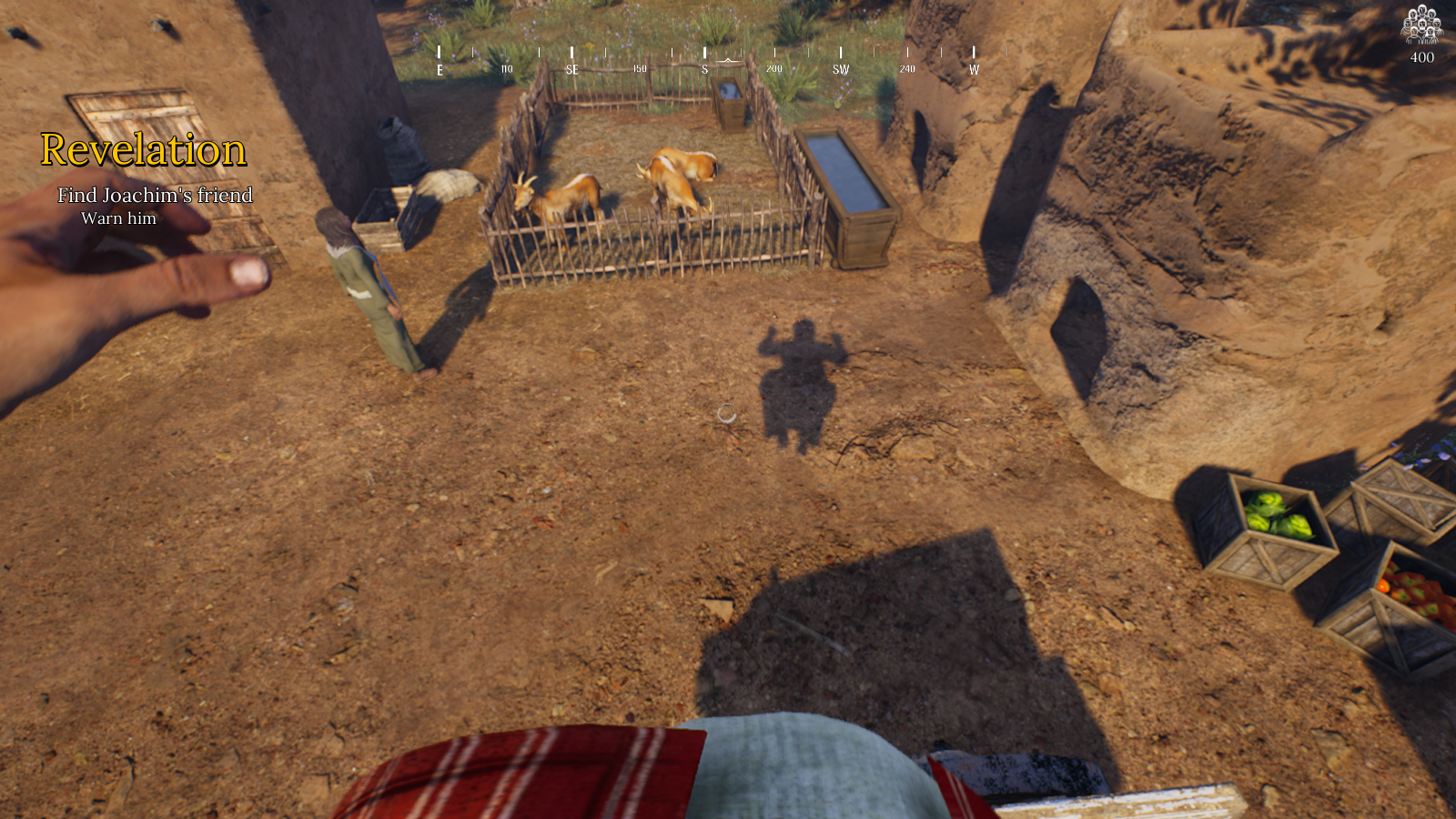Click the compass heading bar
The image size is (1456, 819).
pyautogui.click(x=707, y=60)
